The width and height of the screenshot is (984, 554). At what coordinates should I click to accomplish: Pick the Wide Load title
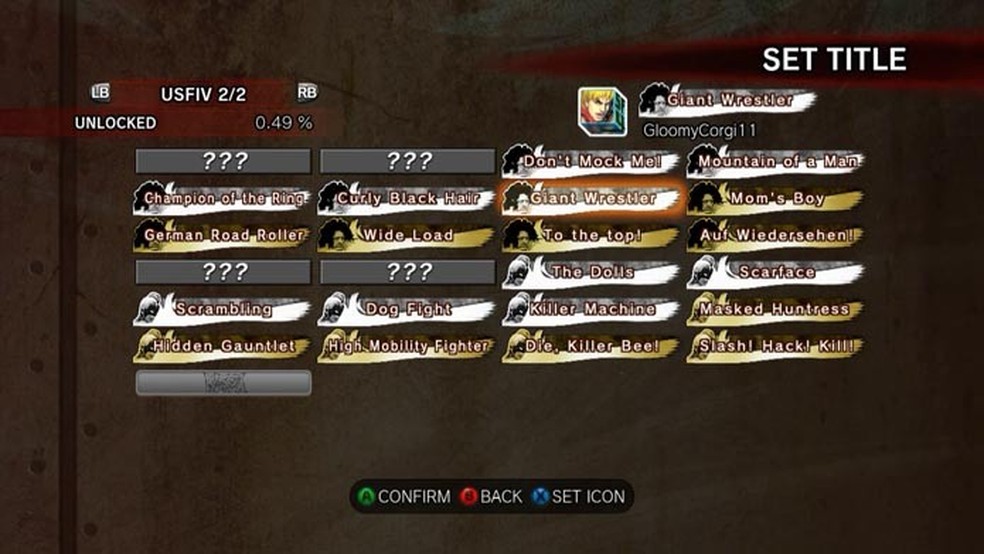[x=407, y=235]
